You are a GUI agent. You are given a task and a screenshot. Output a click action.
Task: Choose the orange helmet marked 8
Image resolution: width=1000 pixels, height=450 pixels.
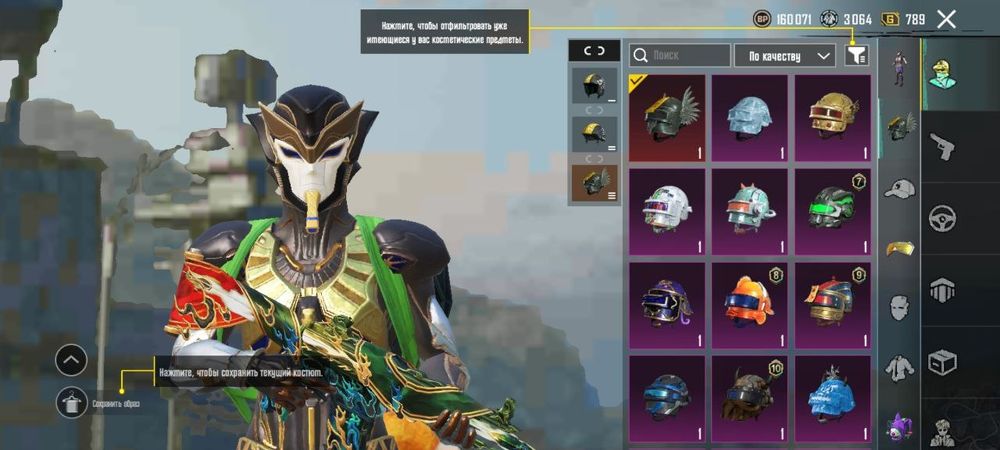750,305
